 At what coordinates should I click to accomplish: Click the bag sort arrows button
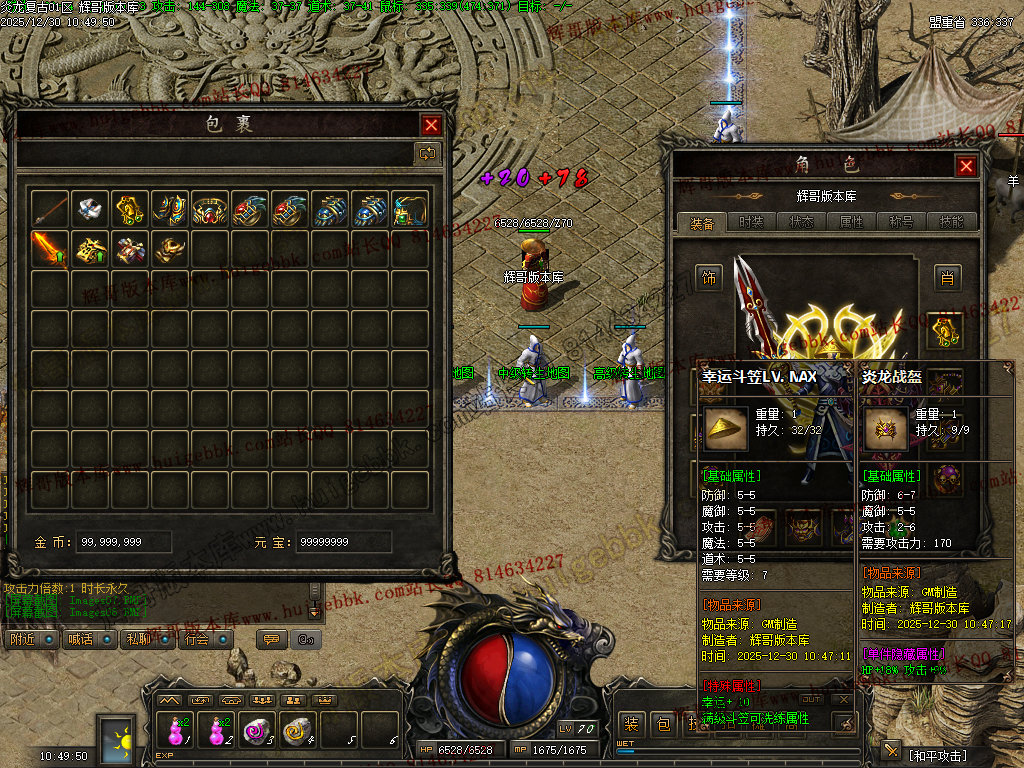[427, 153]
